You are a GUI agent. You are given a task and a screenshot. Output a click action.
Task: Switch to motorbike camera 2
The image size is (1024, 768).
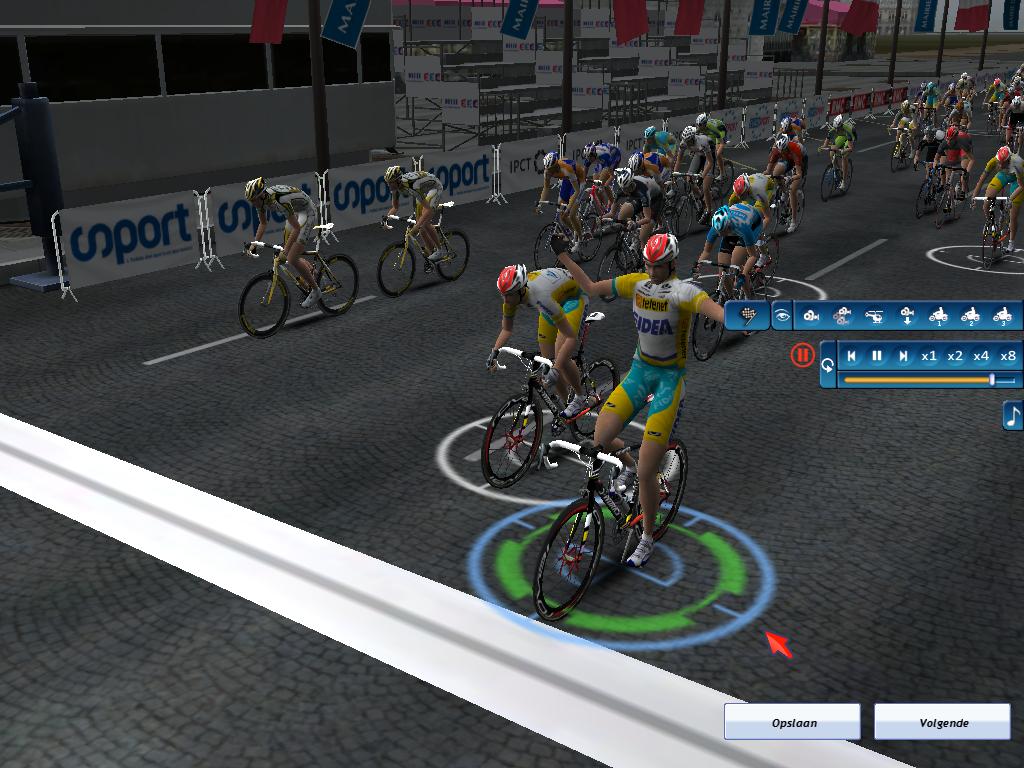click(970, 316)
